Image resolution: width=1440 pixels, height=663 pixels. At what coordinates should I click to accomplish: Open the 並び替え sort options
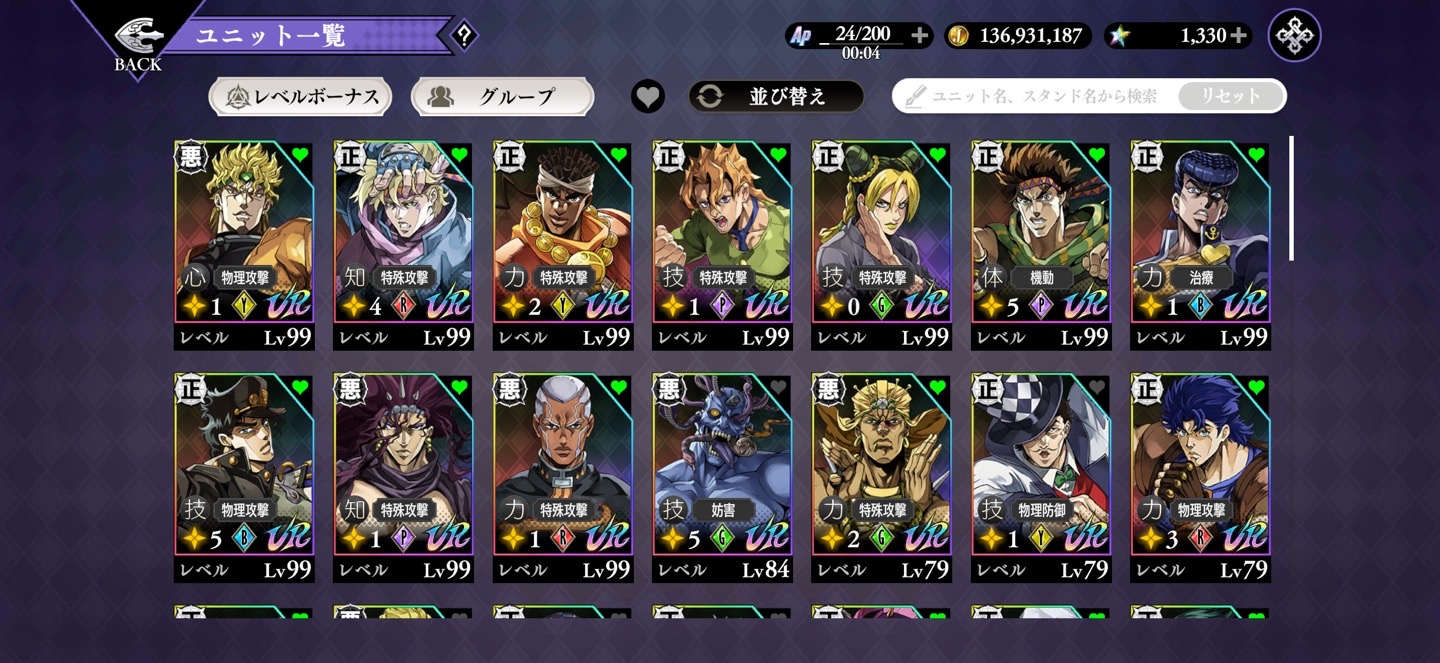tap(776, 96)
